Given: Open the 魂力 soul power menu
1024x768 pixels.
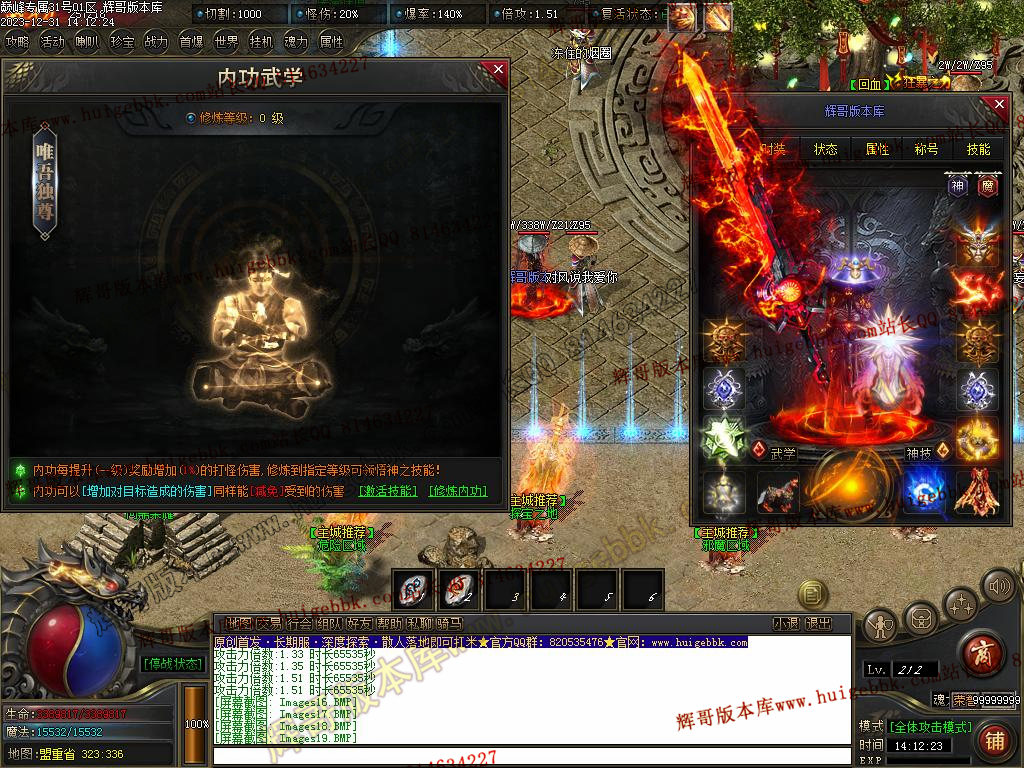Looking at the screenshot, I should click(x=296, y=42).
